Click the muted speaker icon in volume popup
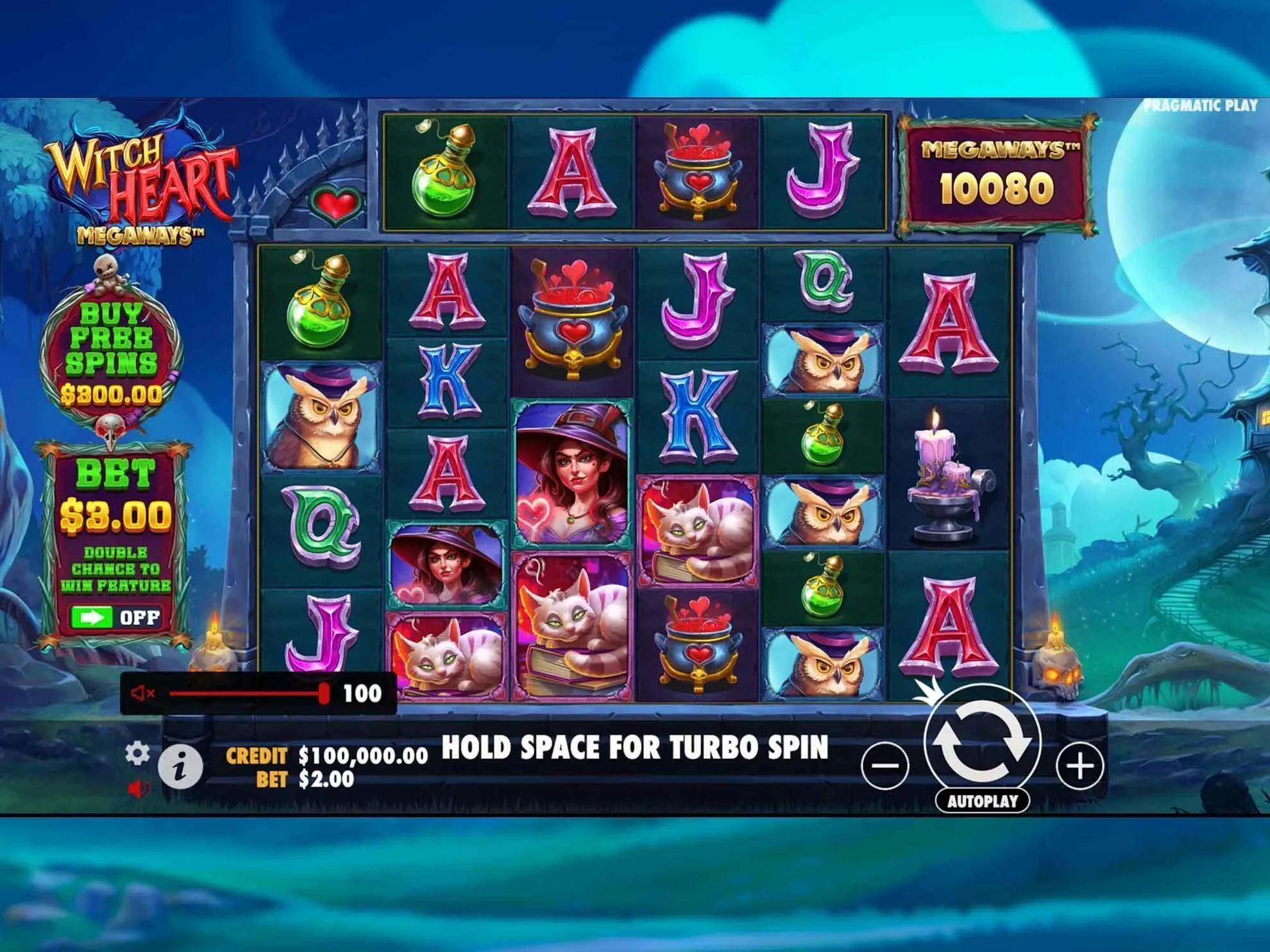 pos(142,693)
